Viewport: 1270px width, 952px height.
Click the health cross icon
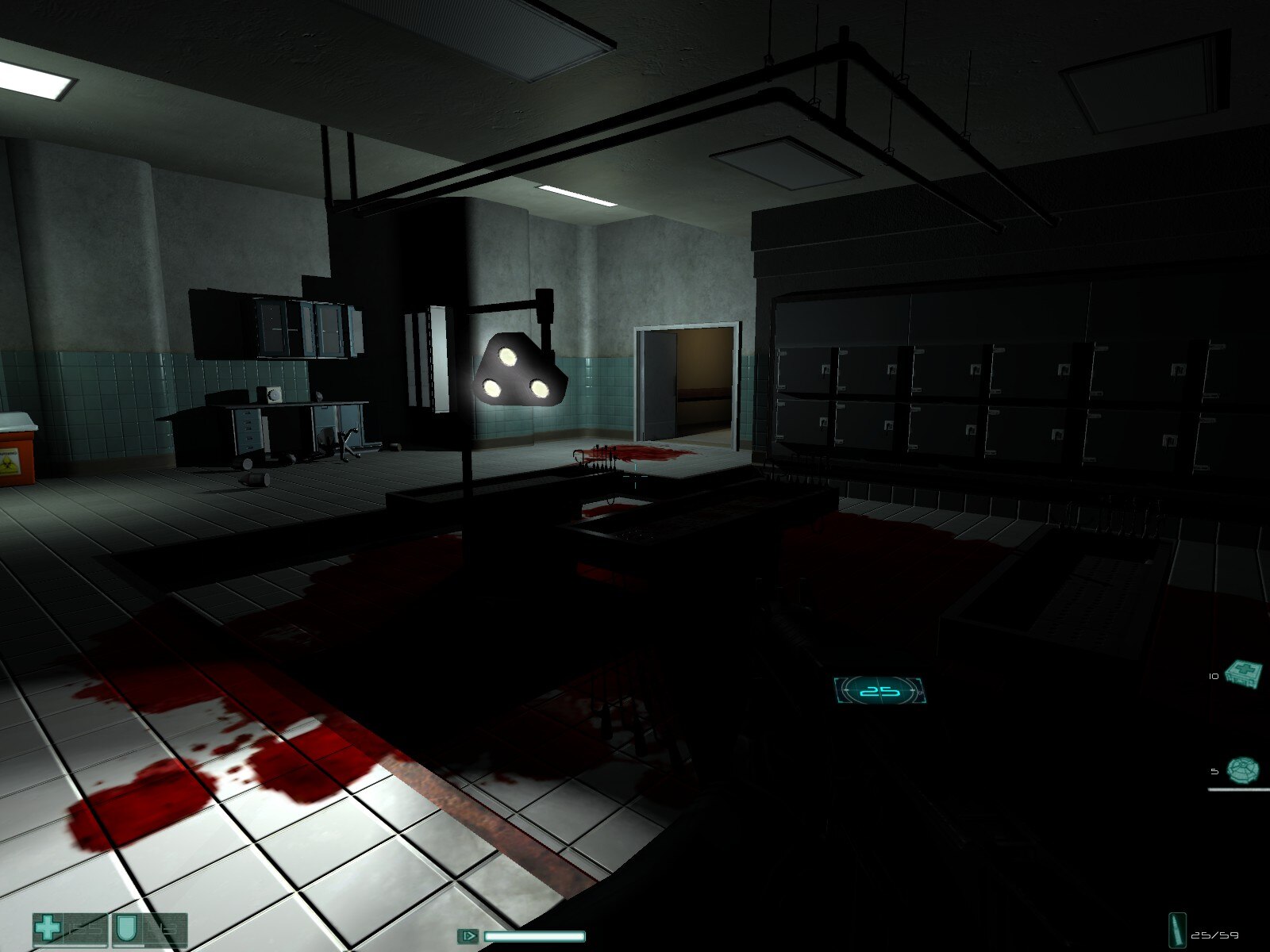pos(48,926)
